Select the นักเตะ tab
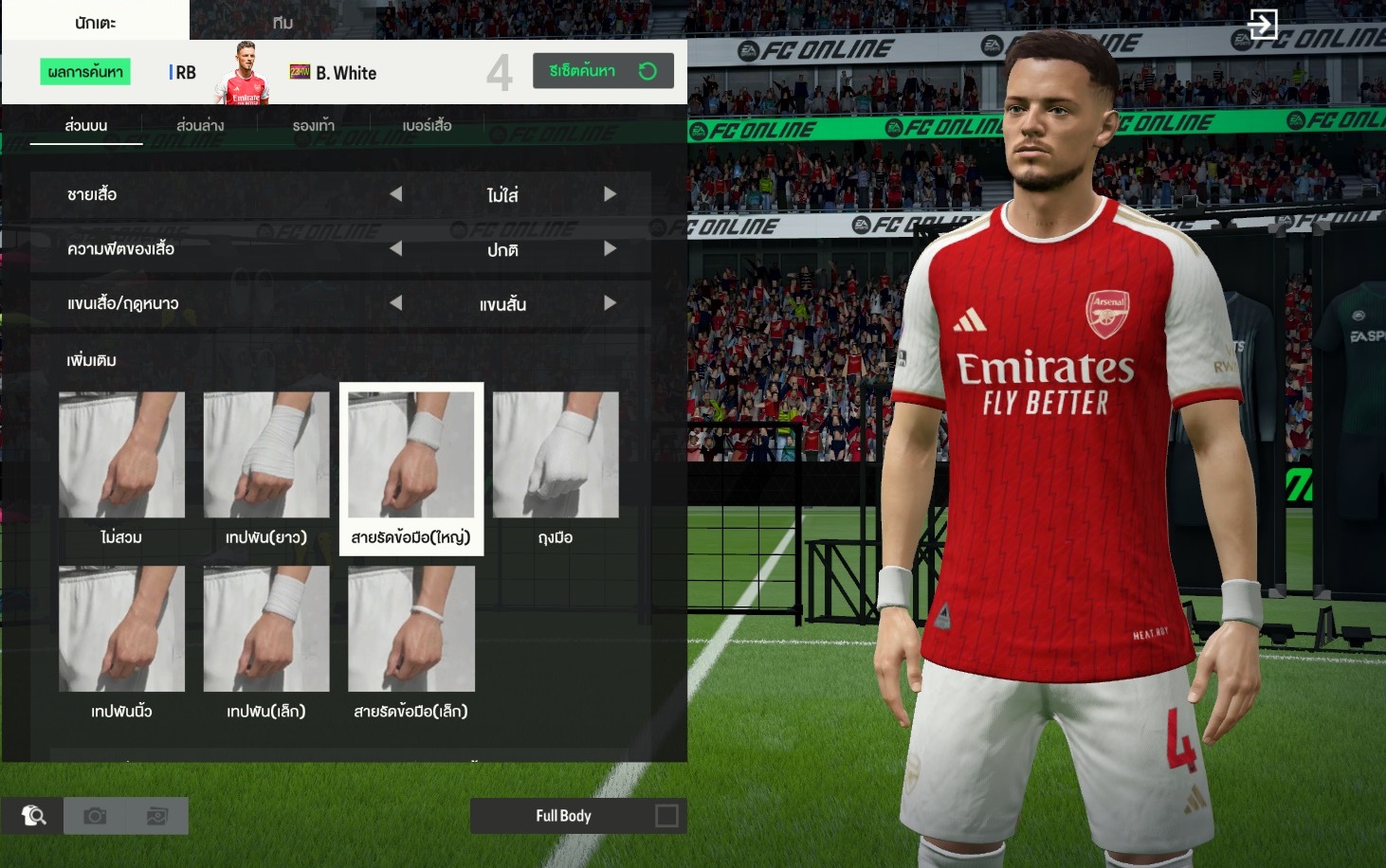 pos(95,22)
